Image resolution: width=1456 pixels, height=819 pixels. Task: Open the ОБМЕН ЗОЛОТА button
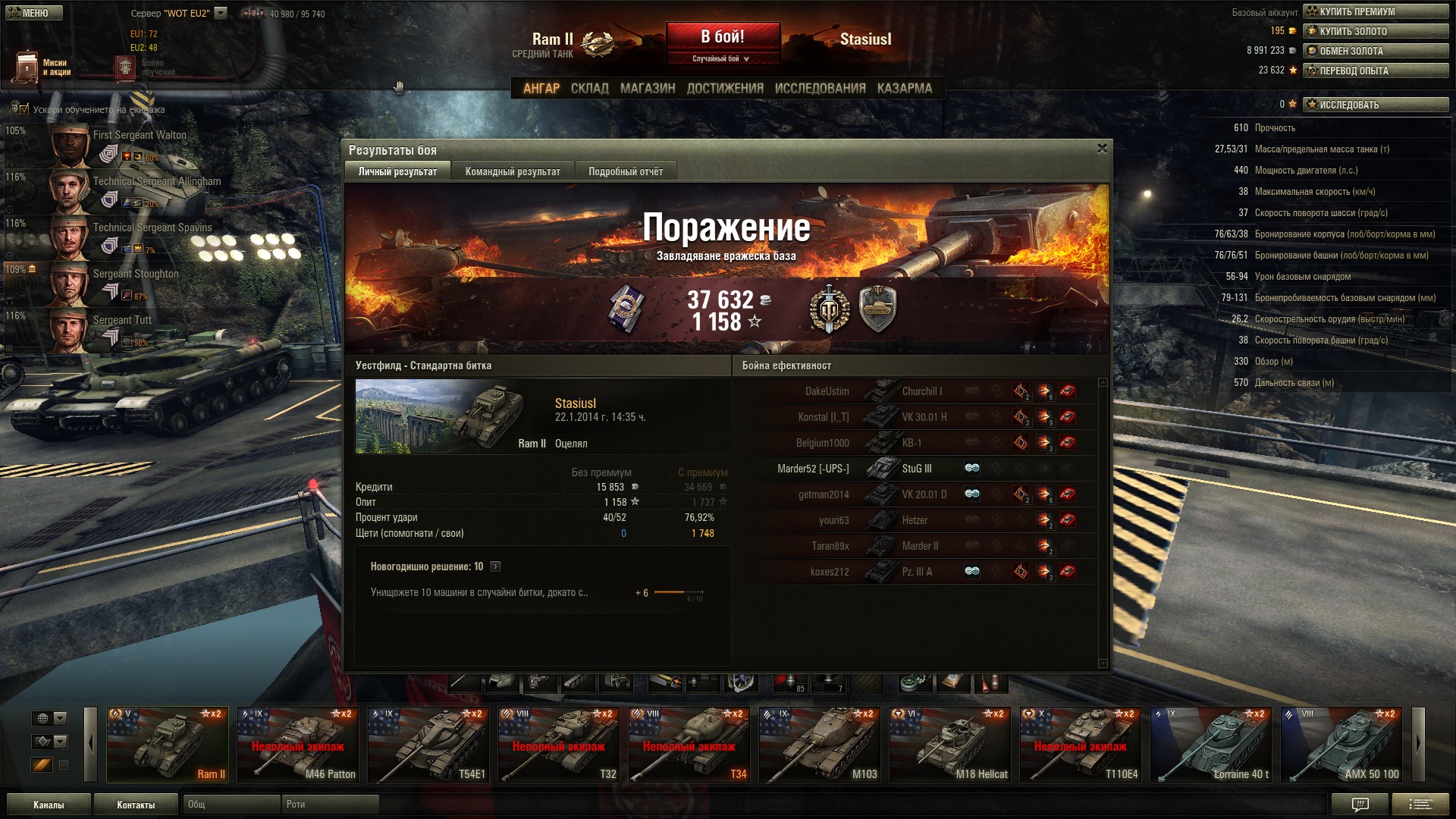(1376, 51)
